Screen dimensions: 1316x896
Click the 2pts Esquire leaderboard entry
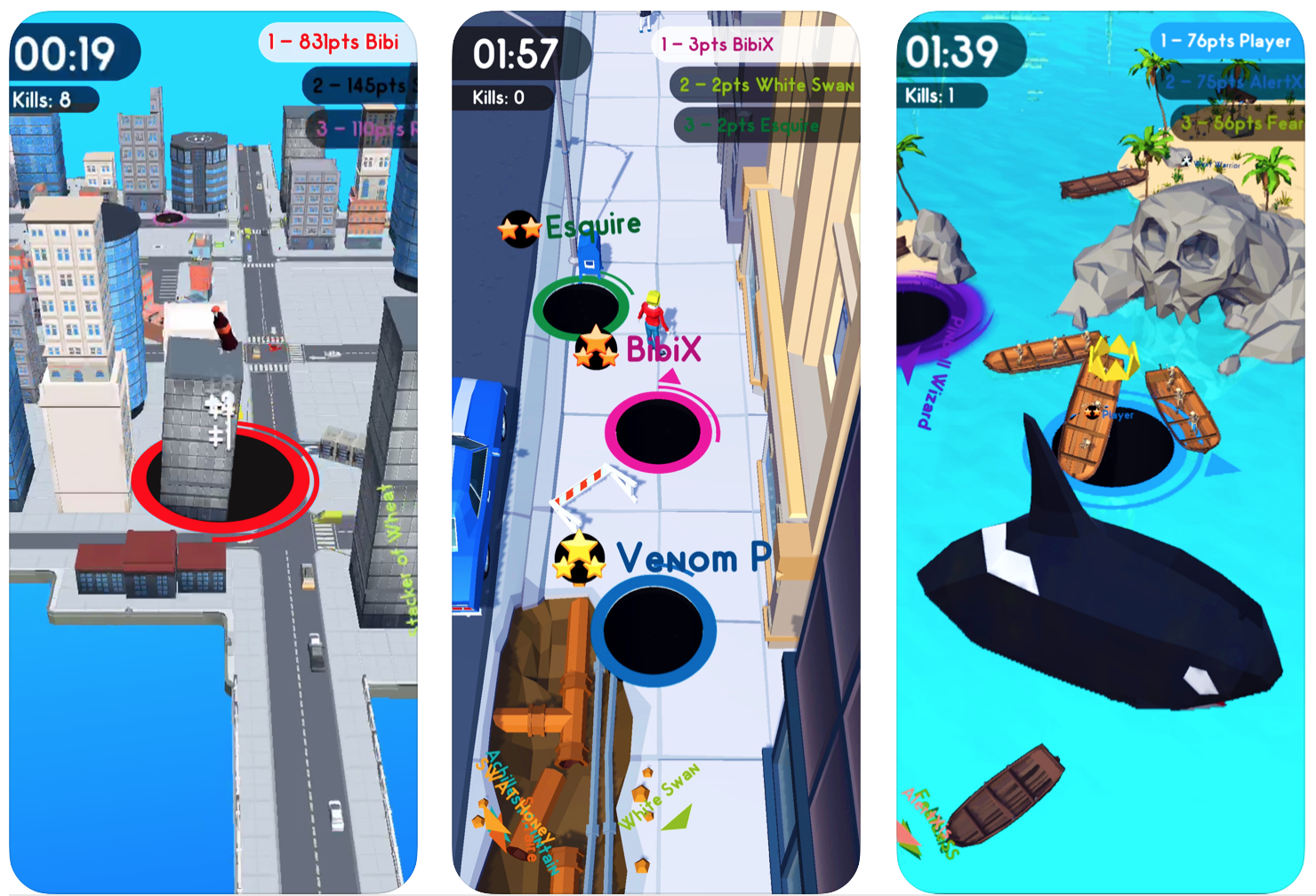(766, 125)
